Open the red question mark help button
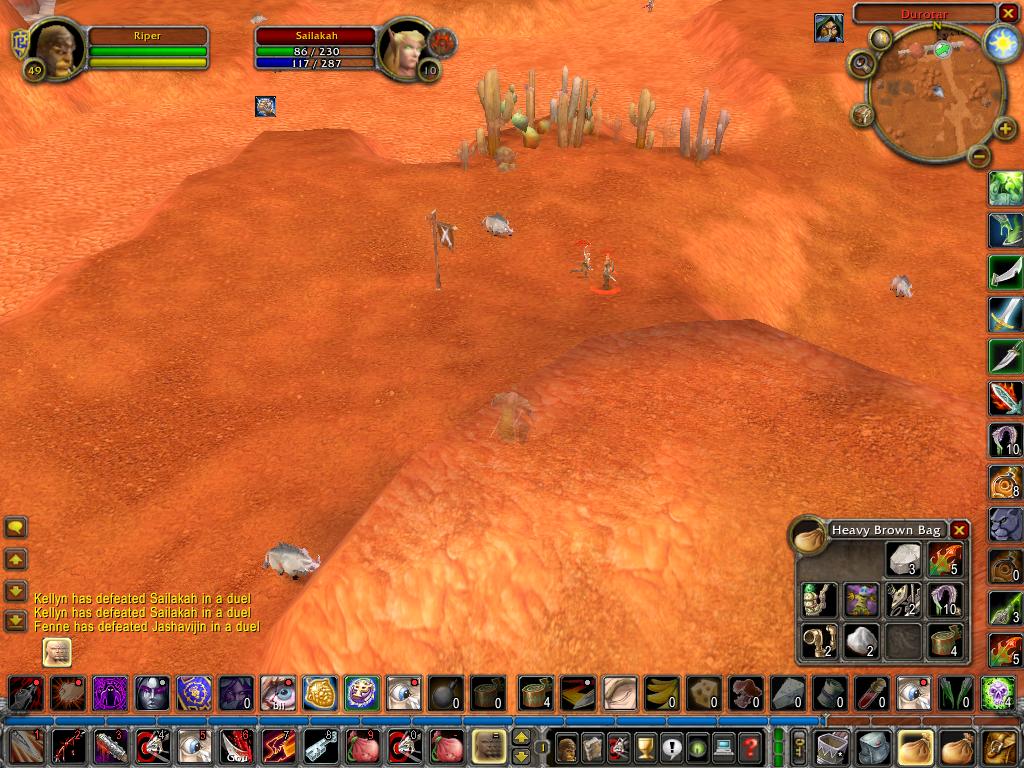The height and width of the screenshot is (768, 1024). pyautogui.click(x=751, y=746)
